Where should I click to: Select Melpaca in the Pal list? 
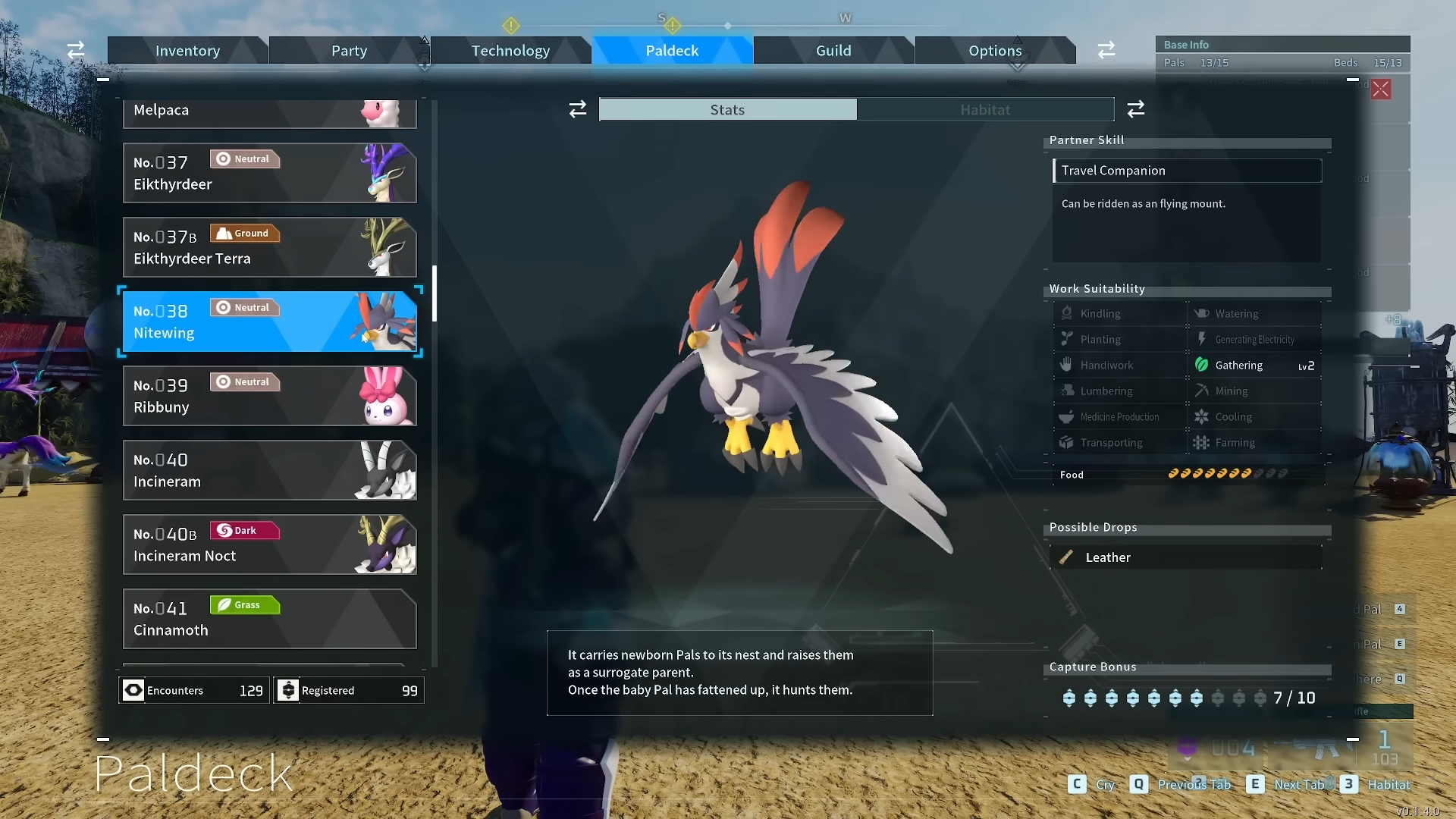point(269,112)
